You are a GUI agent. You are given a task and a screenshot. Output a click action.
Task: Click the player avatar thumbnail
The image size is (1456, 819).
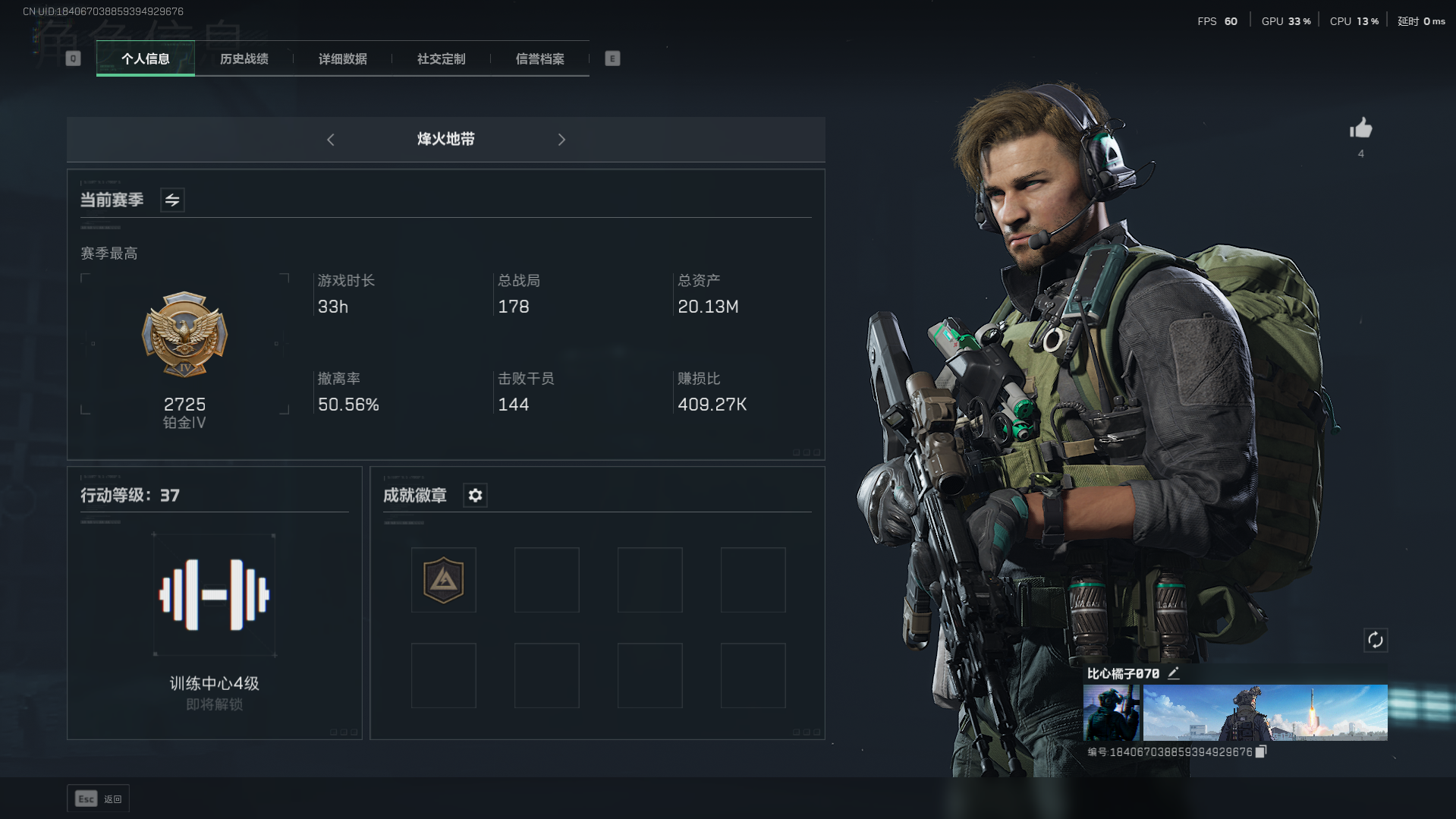click(1111, 713)
